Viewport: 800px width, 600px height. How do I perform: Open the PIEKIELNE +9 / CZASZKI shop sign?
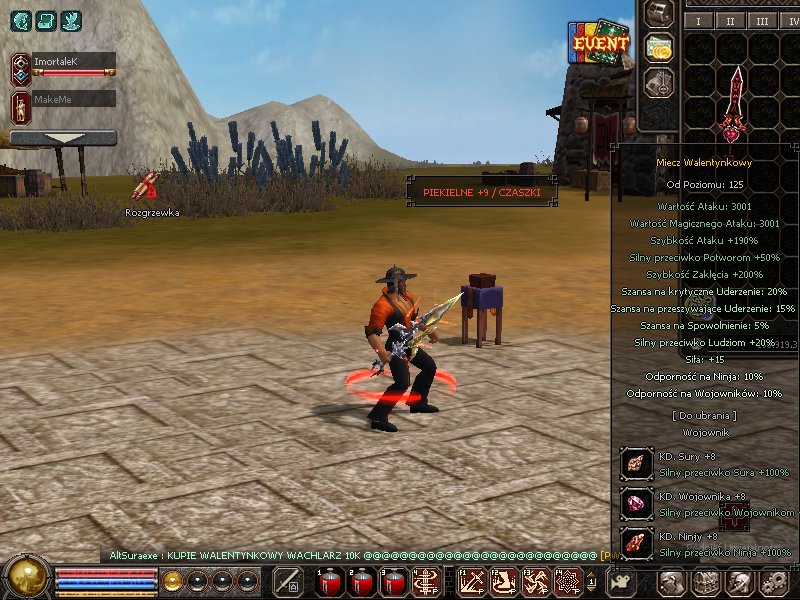pos(481,191)
